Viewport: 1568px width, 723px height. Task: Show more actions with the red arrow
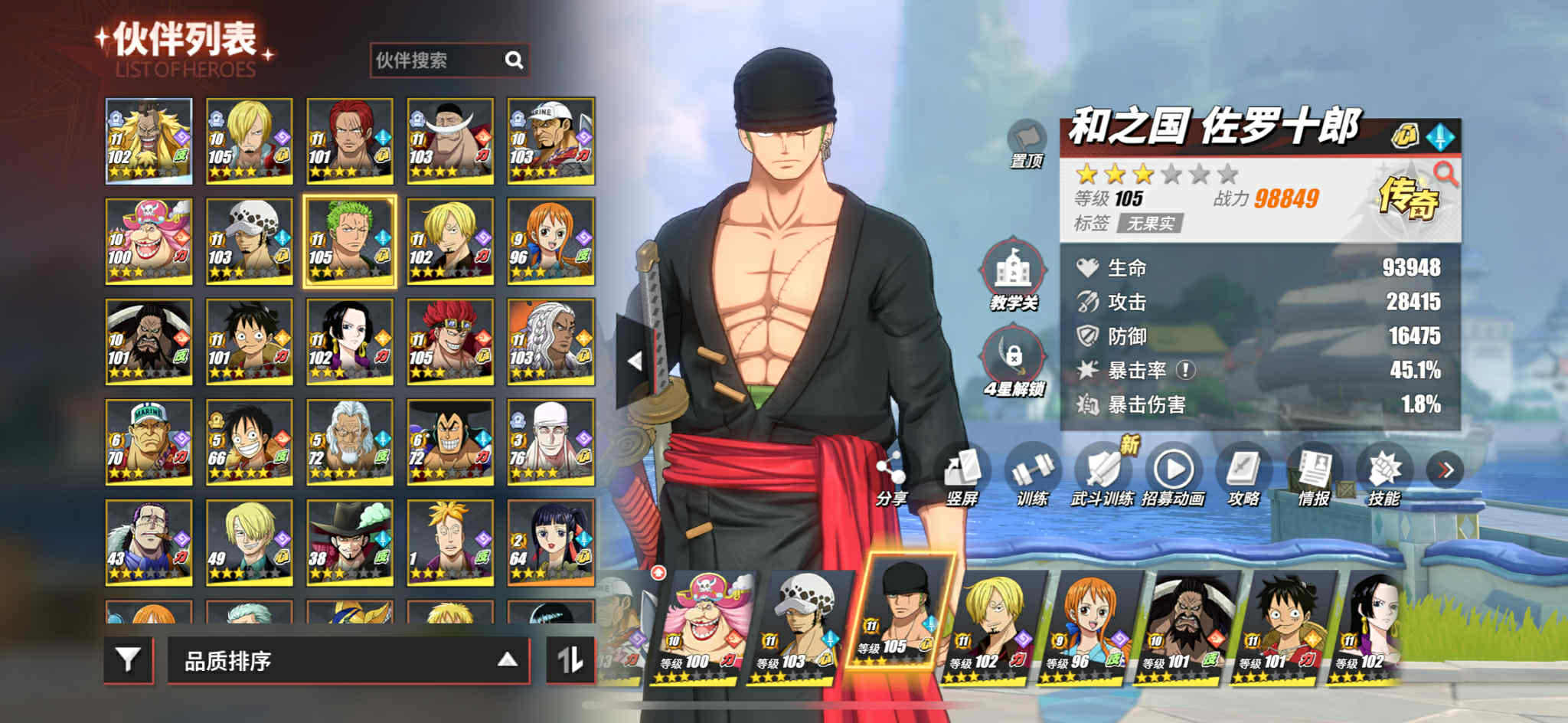pyautogui.click(x=1445, y=469)
